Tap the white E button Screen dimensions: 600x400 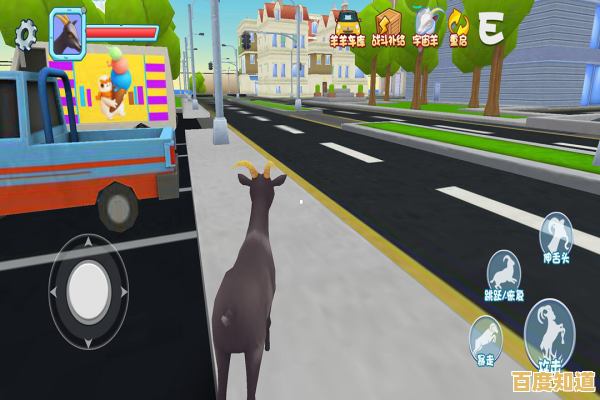[x=489, y=28]
